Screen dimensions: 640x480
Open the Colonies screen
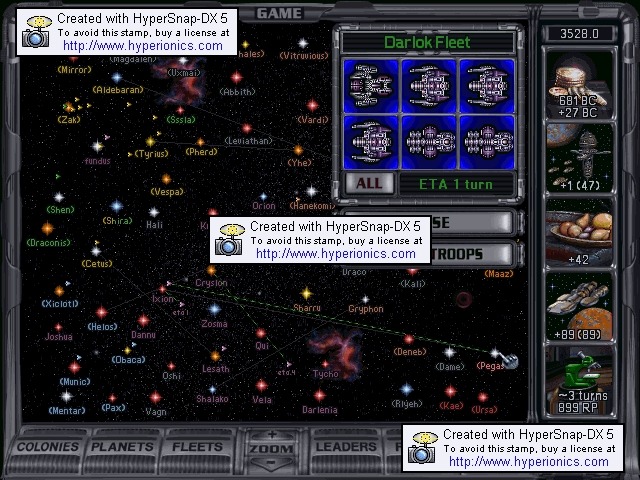48,447
